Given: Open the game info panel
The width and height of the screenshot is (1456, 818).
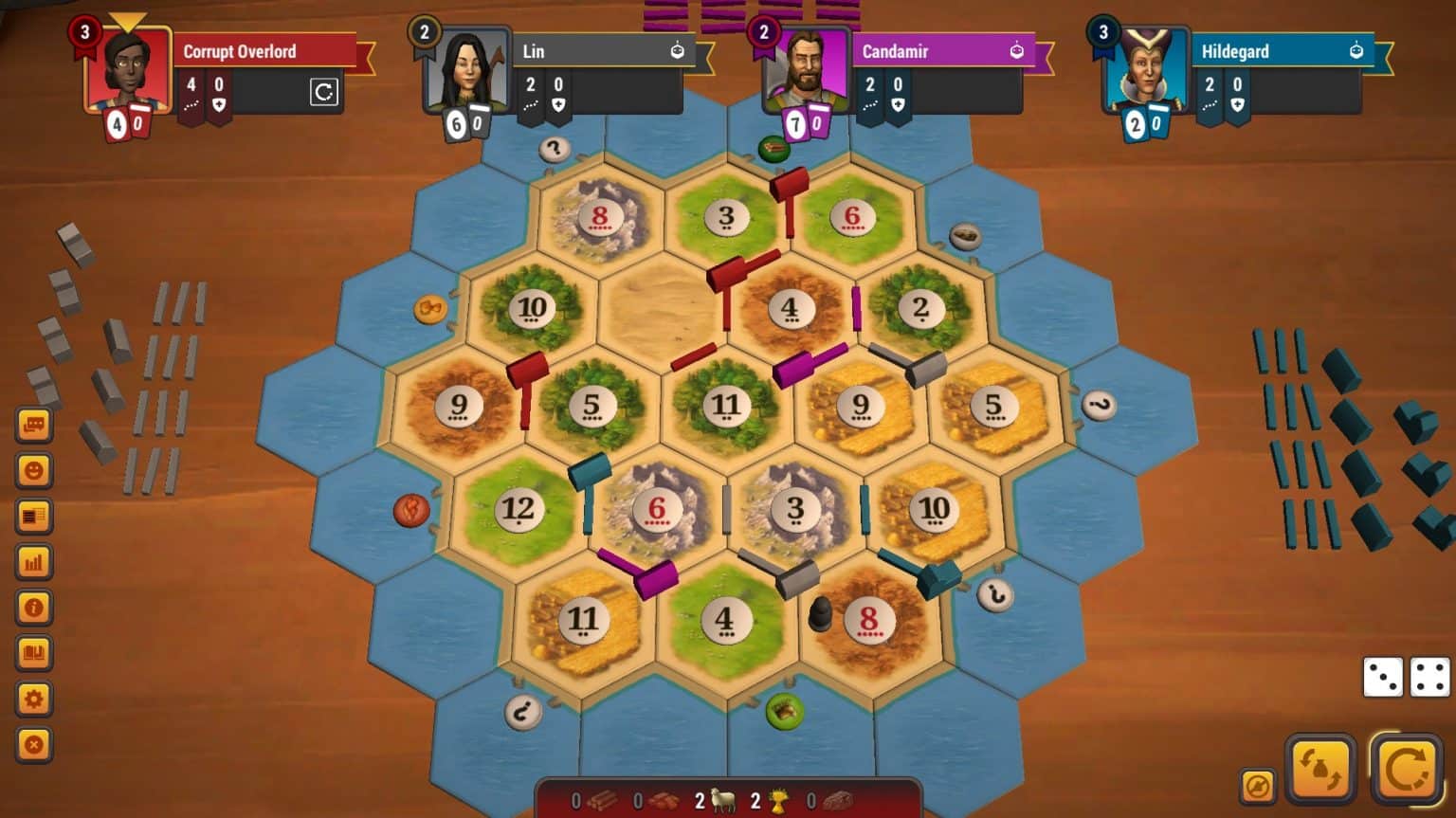Looking at the screenshot, I should (x=34, y=608).
